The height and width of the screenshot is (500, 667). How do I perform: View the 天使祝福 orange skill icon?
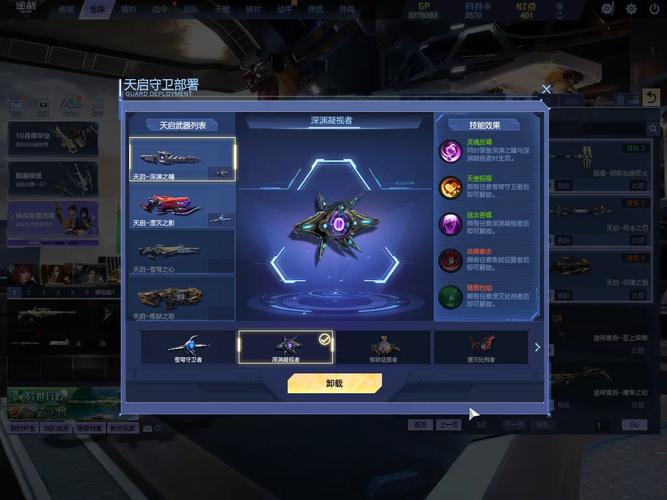coord(450,187)
